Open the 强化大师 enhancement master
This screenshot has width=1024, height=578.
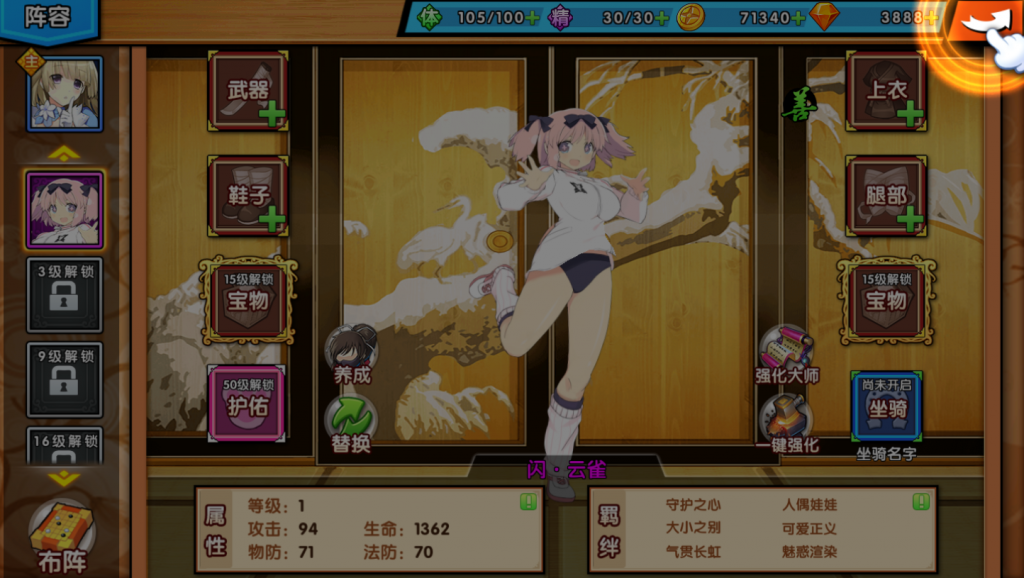786,352
